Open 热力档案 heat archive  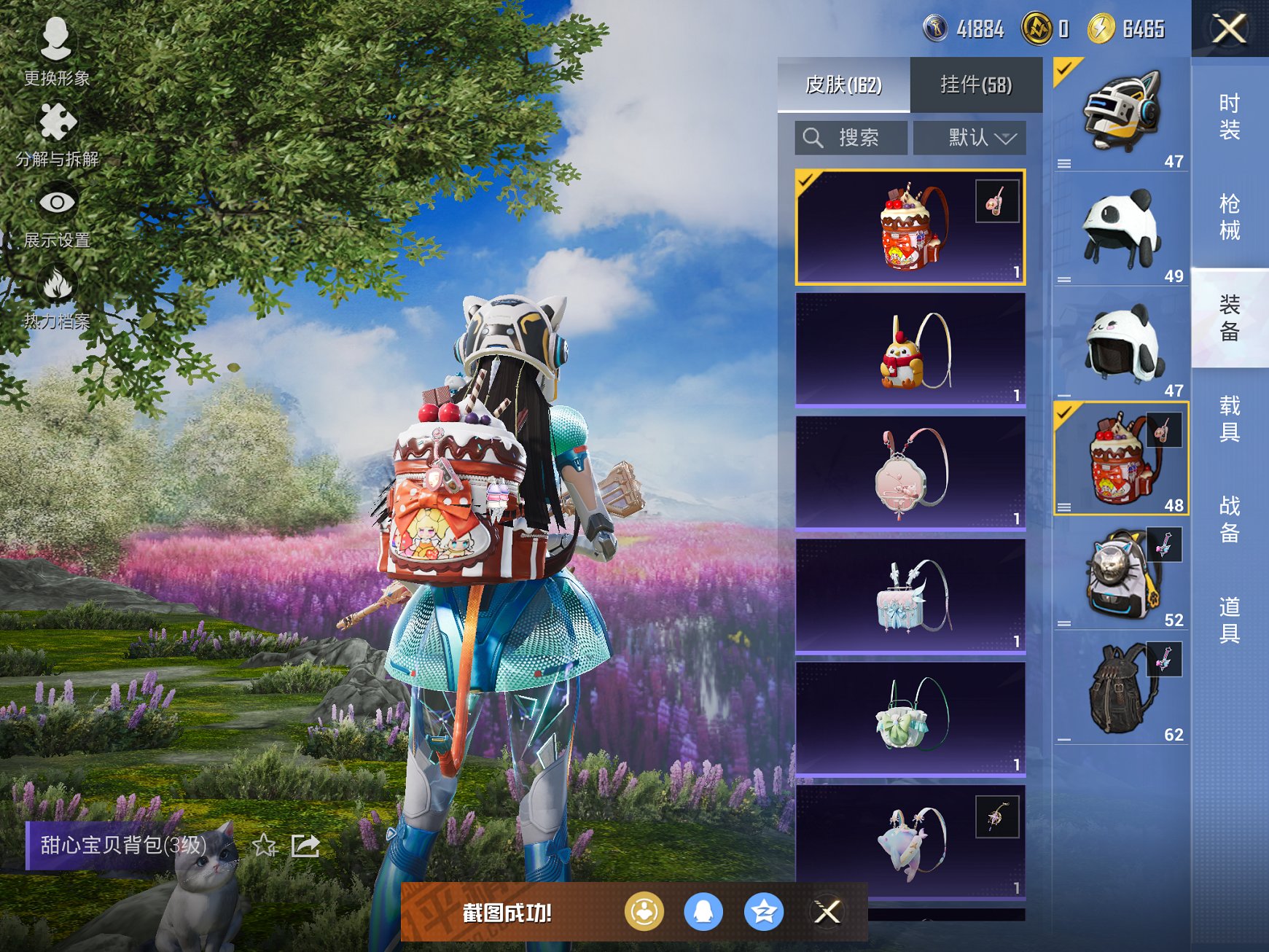57,297
